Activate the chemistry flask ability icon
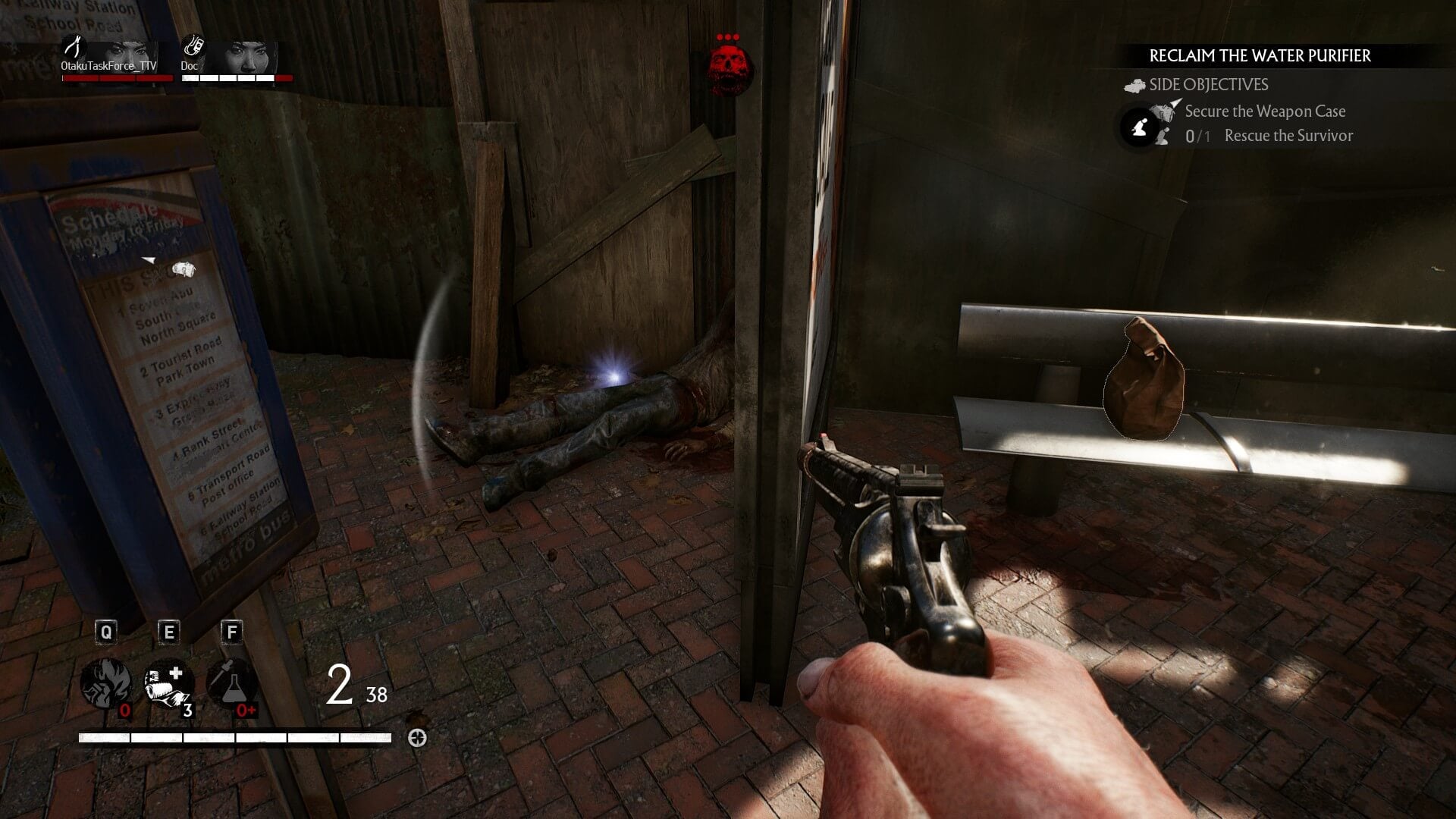This screenshot has height=819, width=1456. tap(231, 682)
